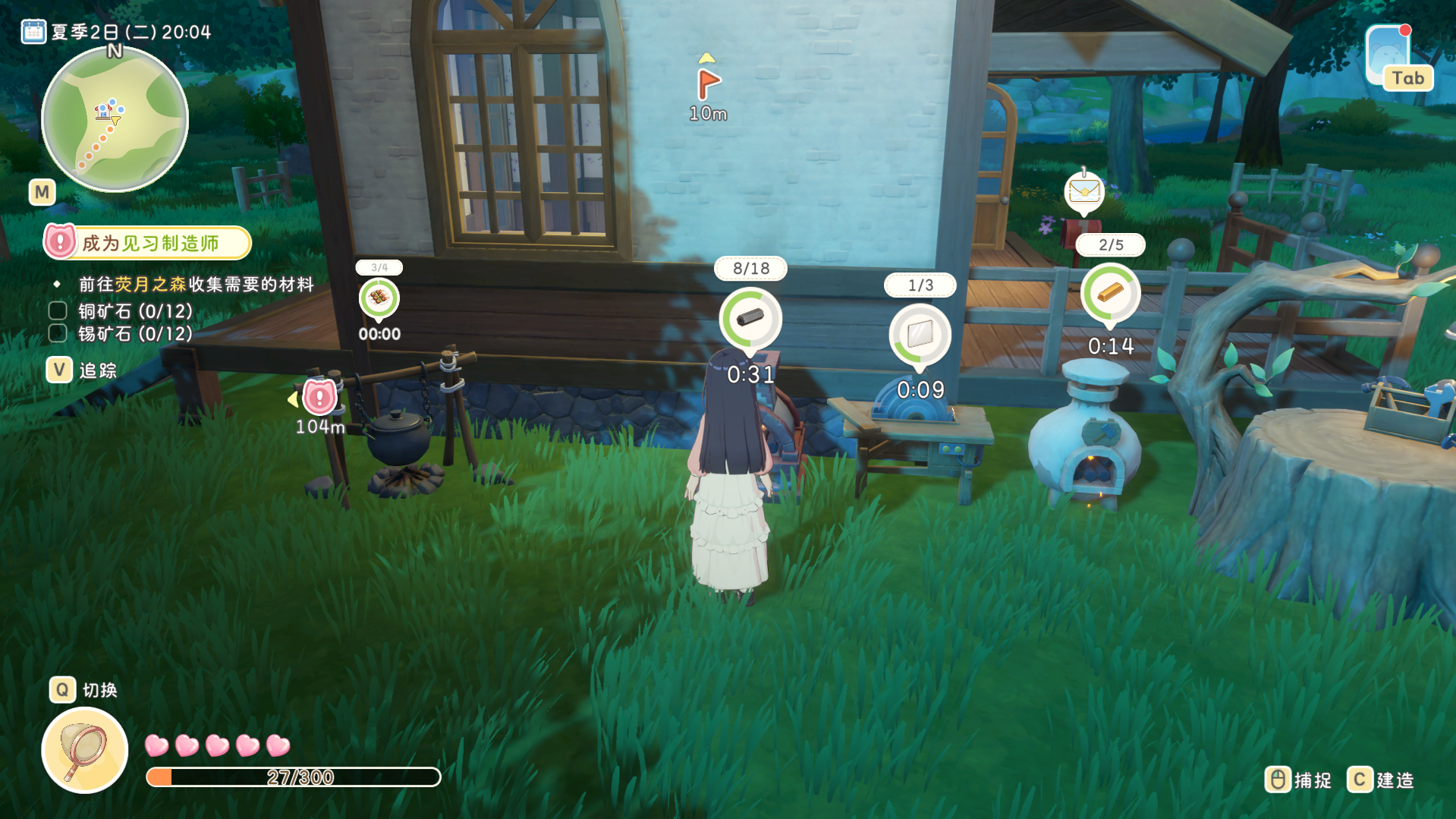Toggle the 锡矿石 objective checkbox

(58, 333)
